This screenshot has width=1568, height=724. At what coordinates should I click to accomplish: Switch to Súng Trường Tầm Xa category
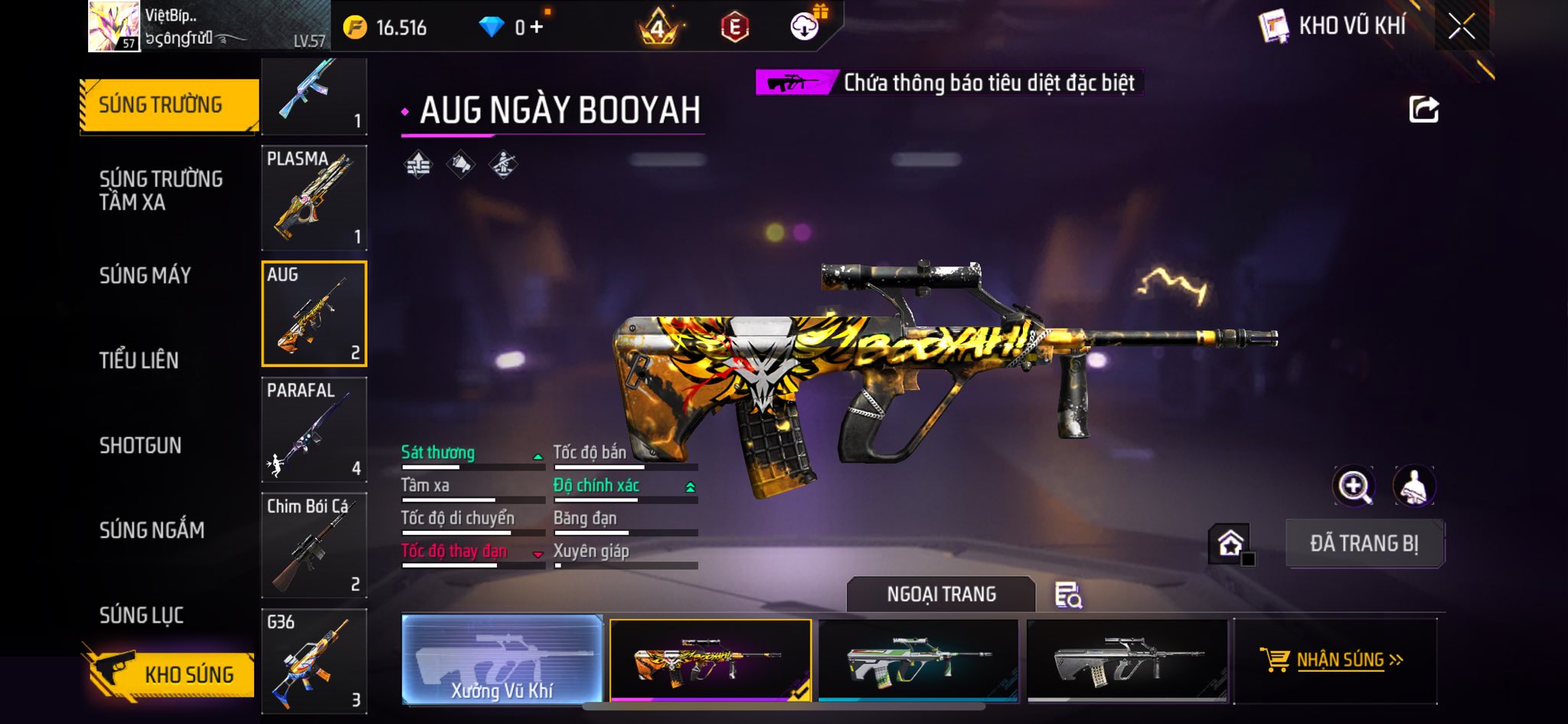click(161, 190)
